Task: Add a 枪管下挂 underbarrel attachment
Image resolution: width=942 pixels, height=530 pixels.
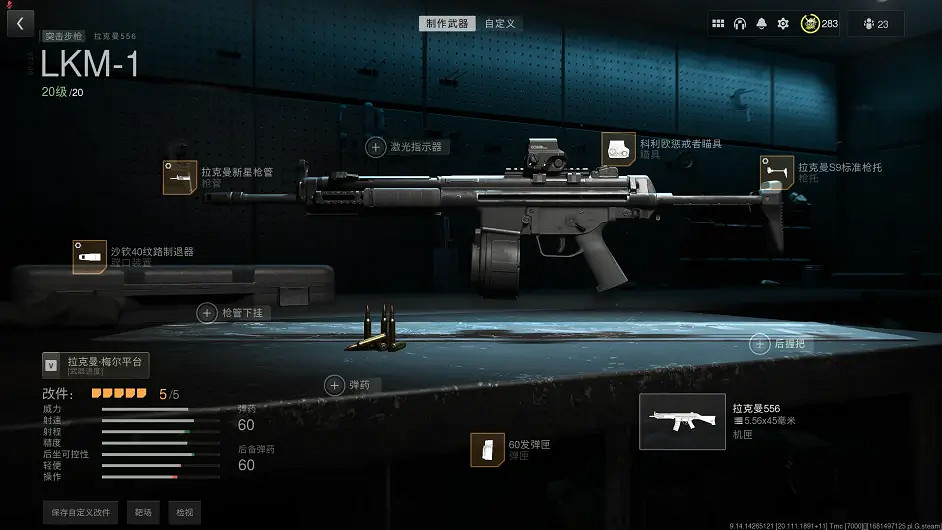Action: click(207, 313)
